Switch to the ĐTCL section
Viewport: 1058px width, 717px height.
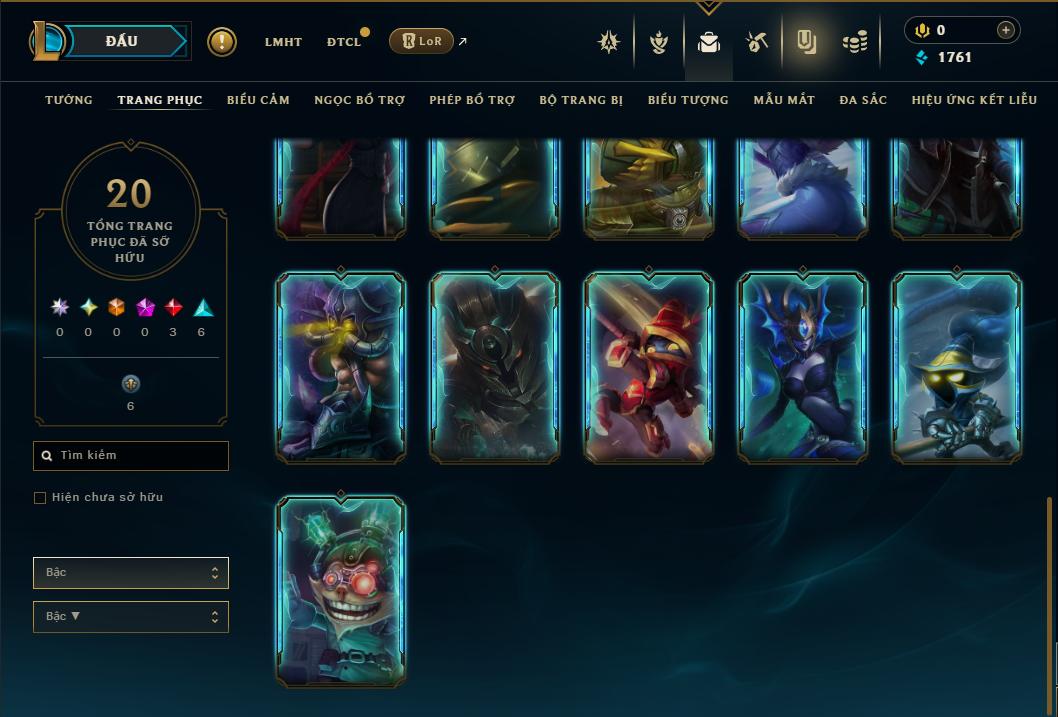[343, 42]
